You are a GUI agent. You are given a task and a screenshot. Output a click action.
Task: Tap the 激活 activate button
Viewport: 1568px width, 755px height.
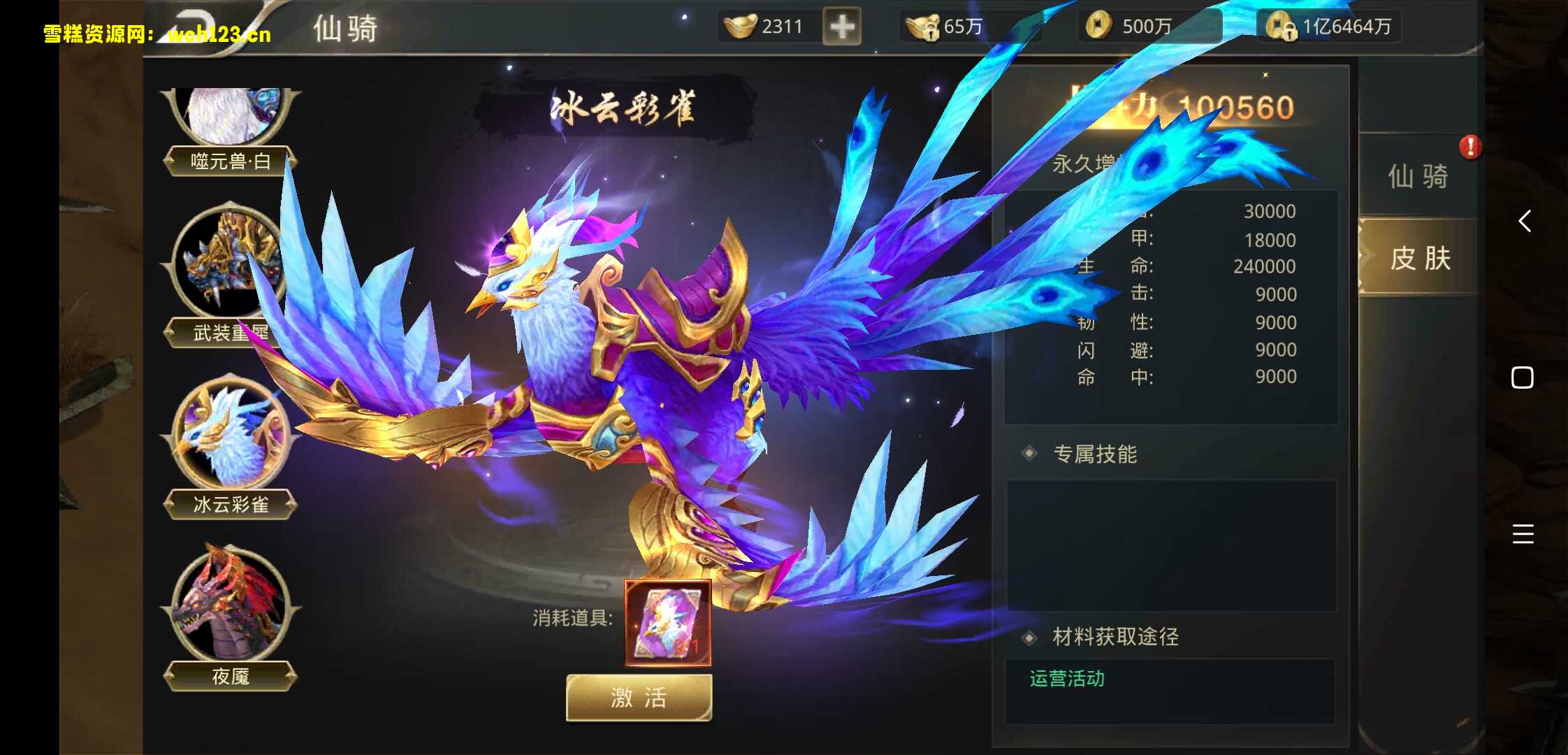(638, 698)
